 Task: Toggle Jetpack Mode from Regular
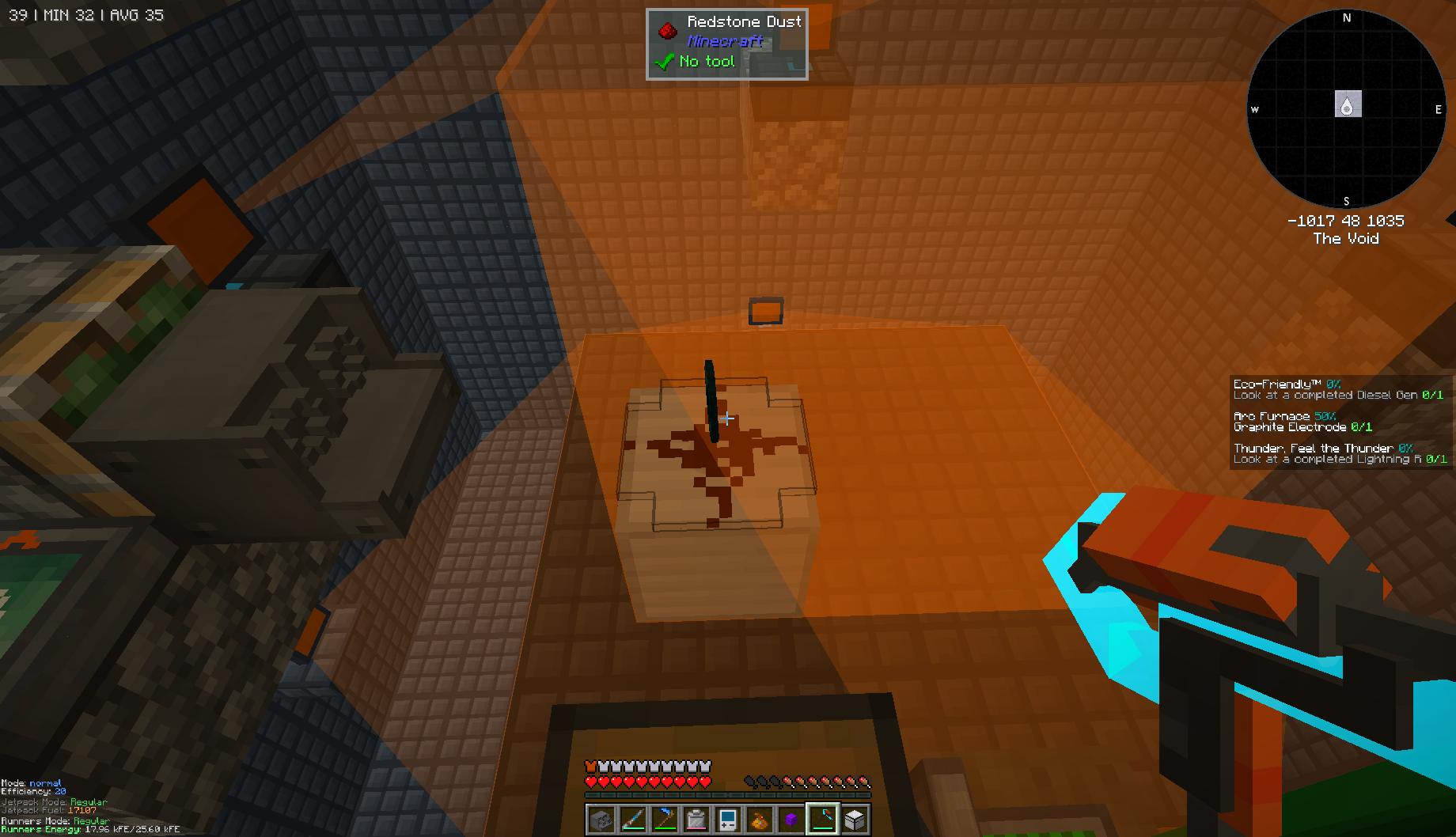(55, 801)
